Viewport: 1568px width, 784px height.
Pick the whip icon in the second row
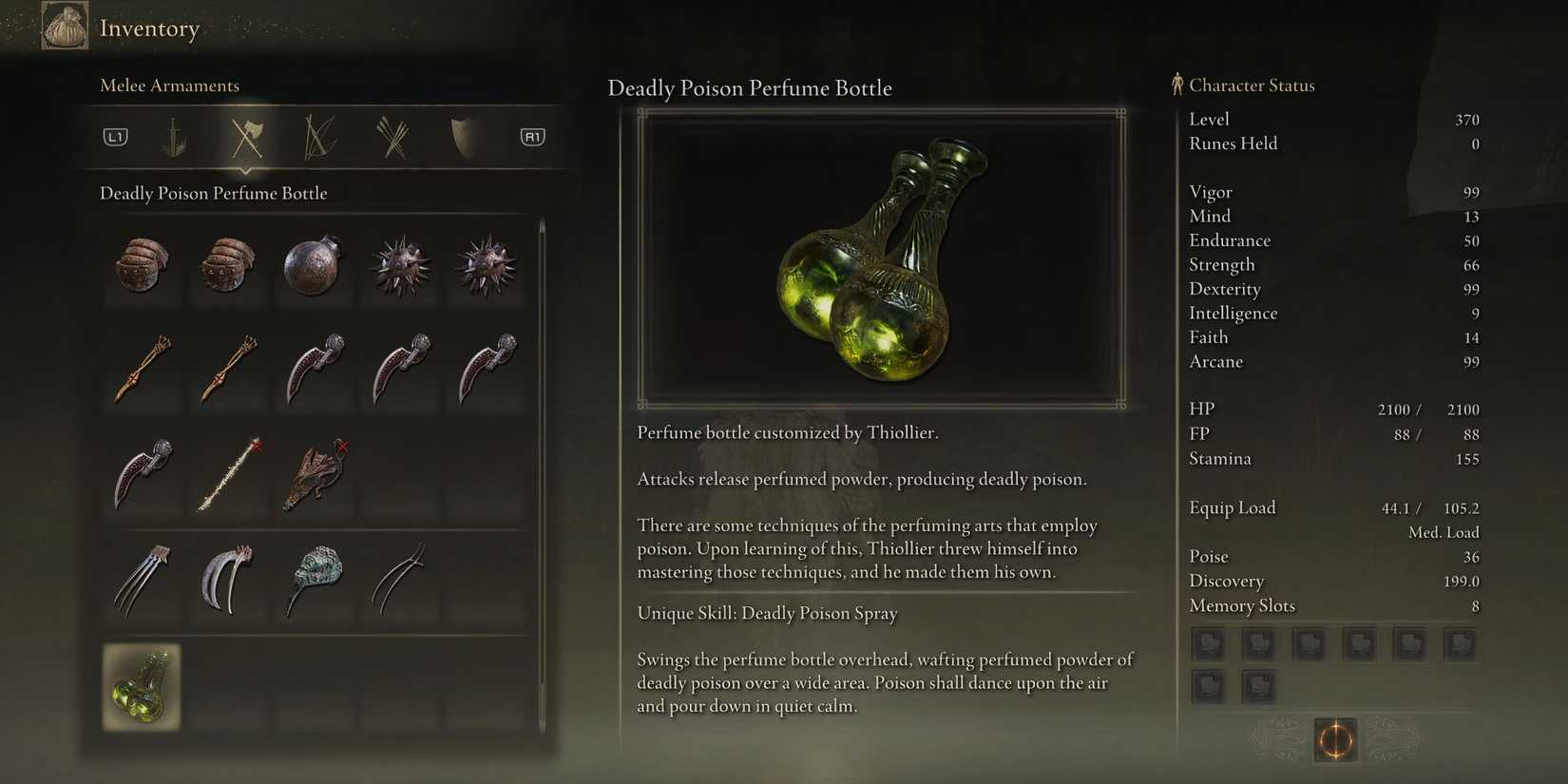(x=143, y=371)
